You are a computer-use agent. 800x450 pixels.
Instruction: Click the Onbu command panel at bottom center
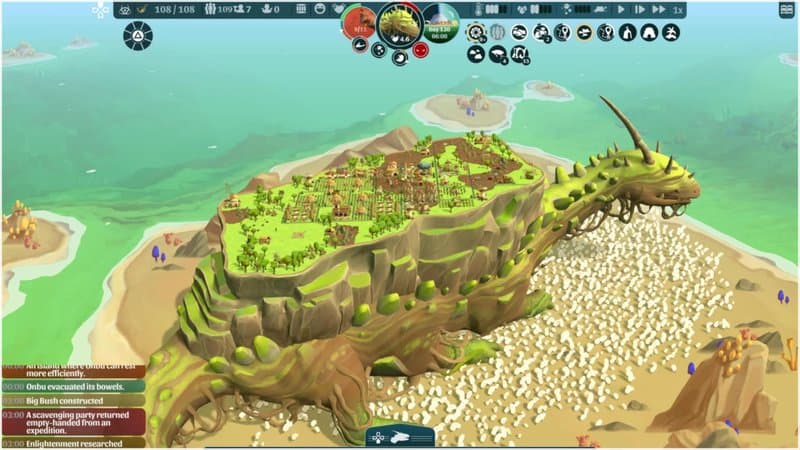point(399,436)
